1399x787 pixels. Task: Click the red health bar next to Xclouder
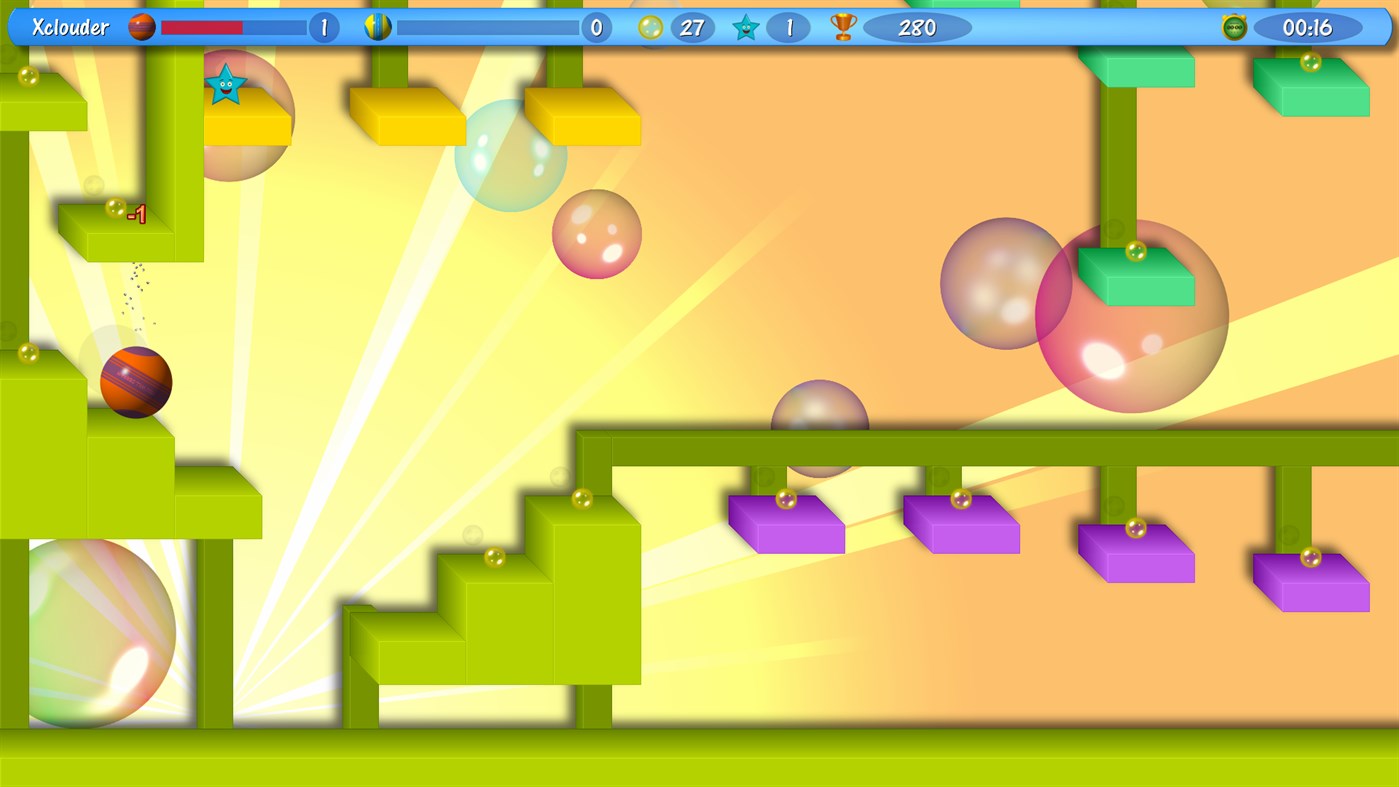click(x=200, y=27)
